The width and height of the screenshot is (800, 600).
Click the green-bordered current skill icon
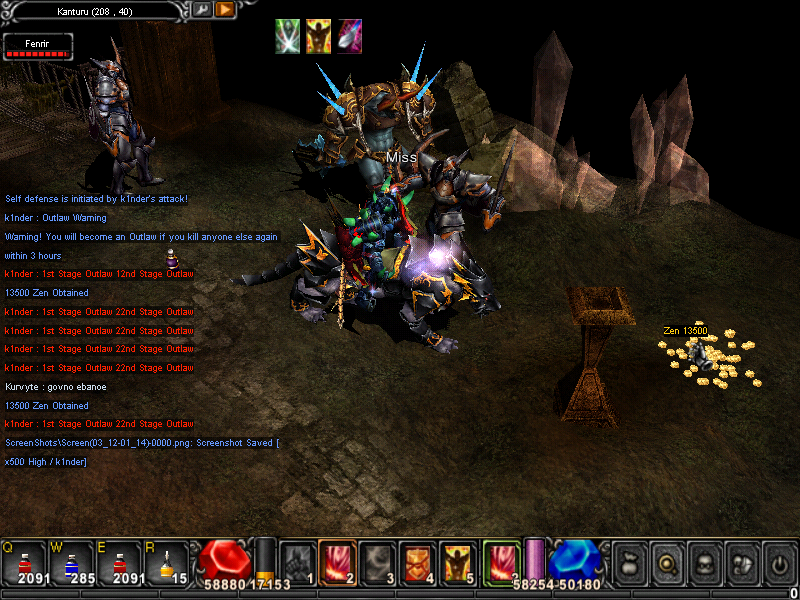tap(500, 562)
